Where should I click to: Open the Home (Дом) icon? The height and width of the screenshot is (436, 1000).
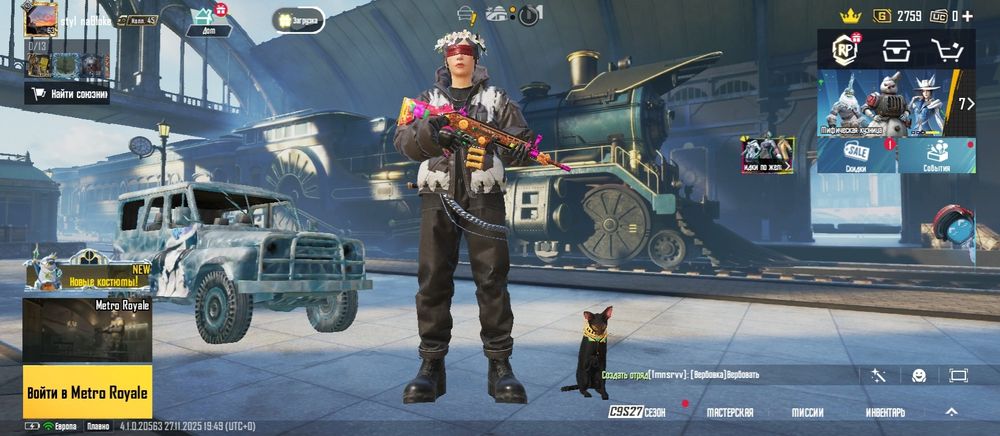(208, 19)
